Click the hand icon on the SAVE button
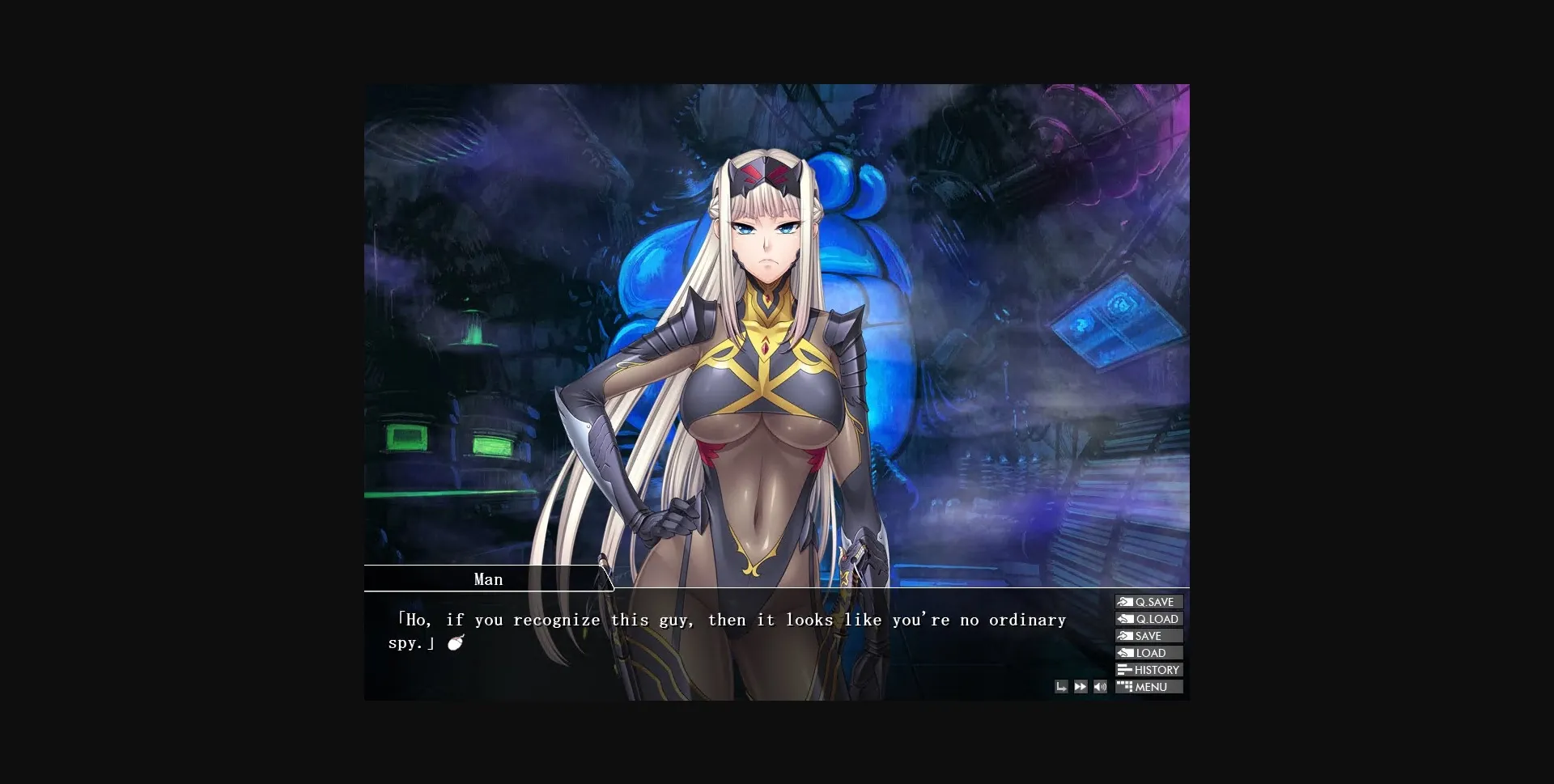 [x=1125, y=635]
